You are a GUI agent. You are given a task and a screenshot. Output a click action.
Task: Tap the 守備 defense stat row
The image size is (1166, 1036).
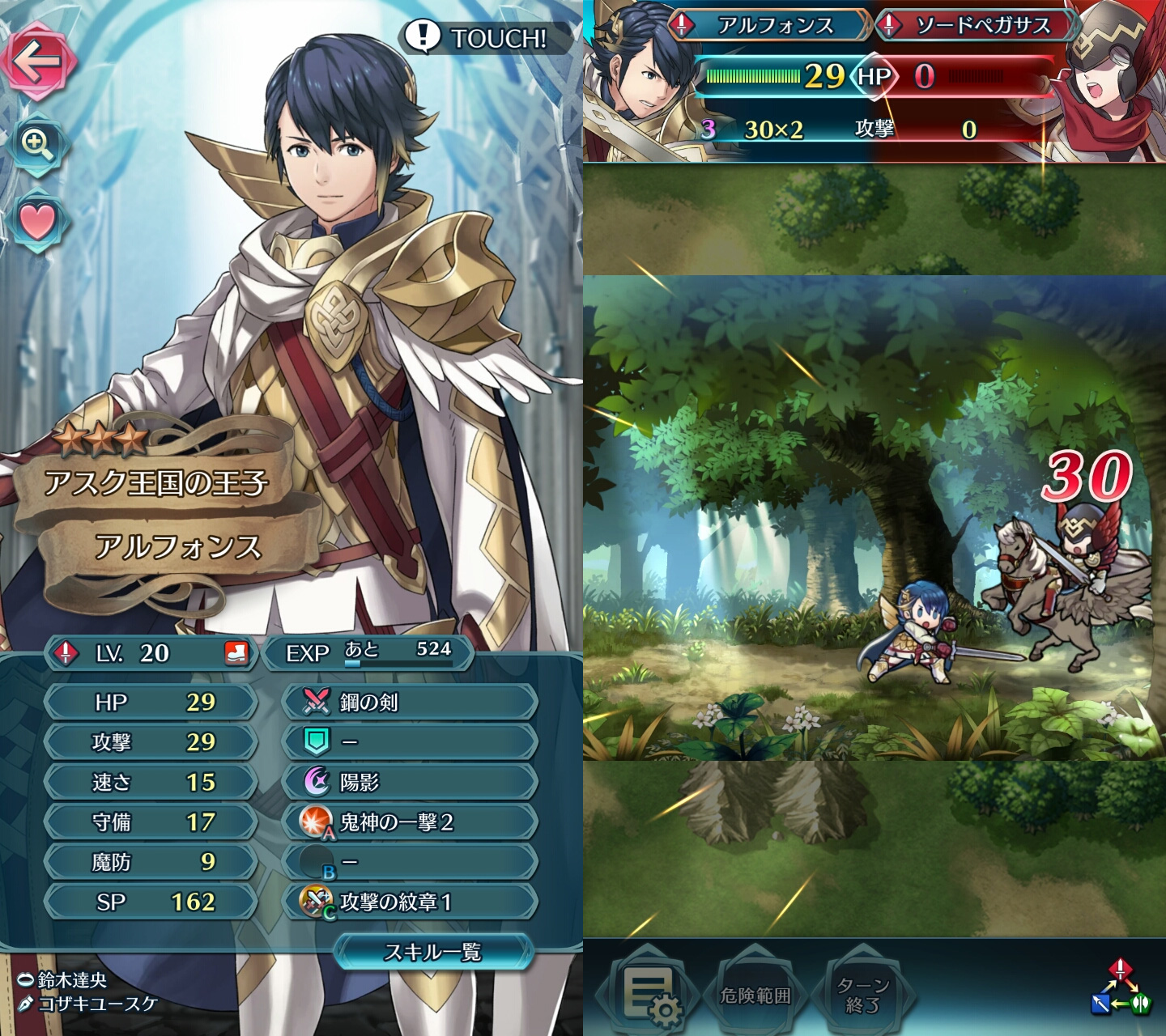tap(151, 822)
